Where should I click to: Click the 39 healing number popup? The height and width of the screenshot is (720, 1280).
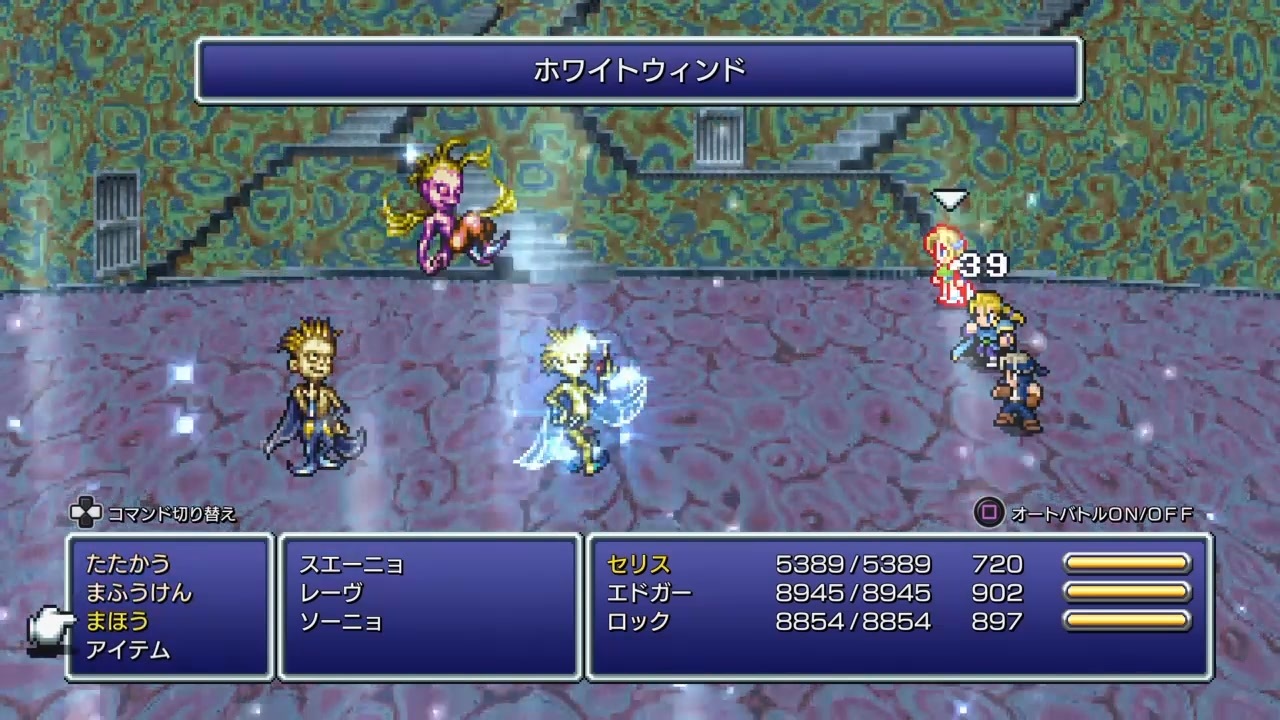(x=984, y=265)
